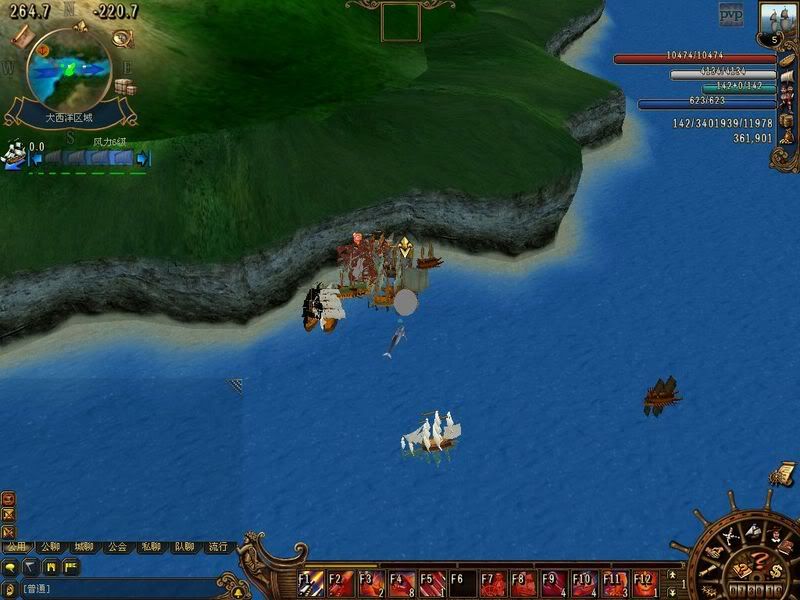This screenshot has width=800, height=600.
Task: Switch to the 队聊 team chat tab
Action: pyautogui.click(x=184, y=547)
